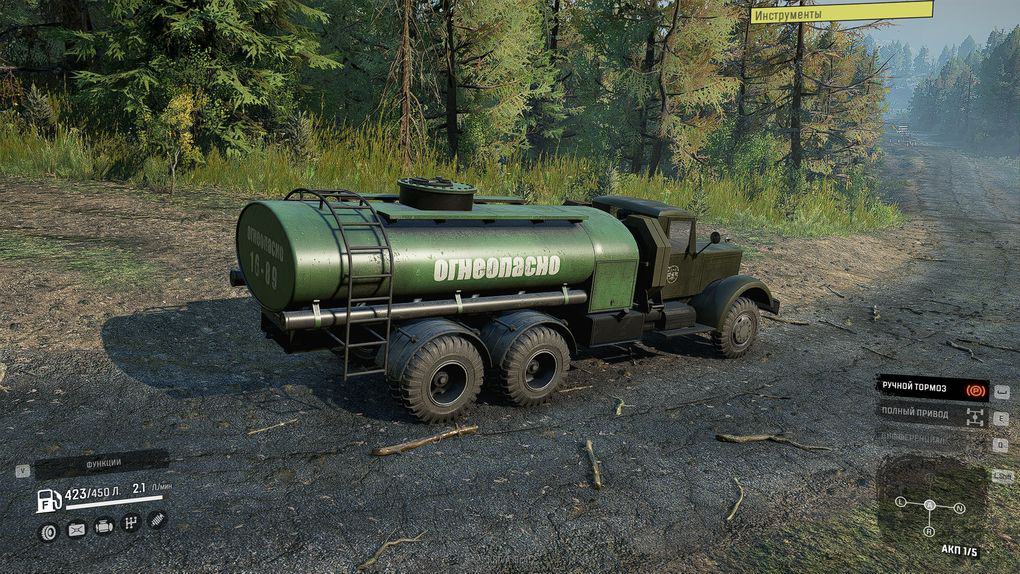The width and height of the screenshot is (1020, 574).
Task: Select the fuel tank damage status icon
Action: click(x=76, y=529)
